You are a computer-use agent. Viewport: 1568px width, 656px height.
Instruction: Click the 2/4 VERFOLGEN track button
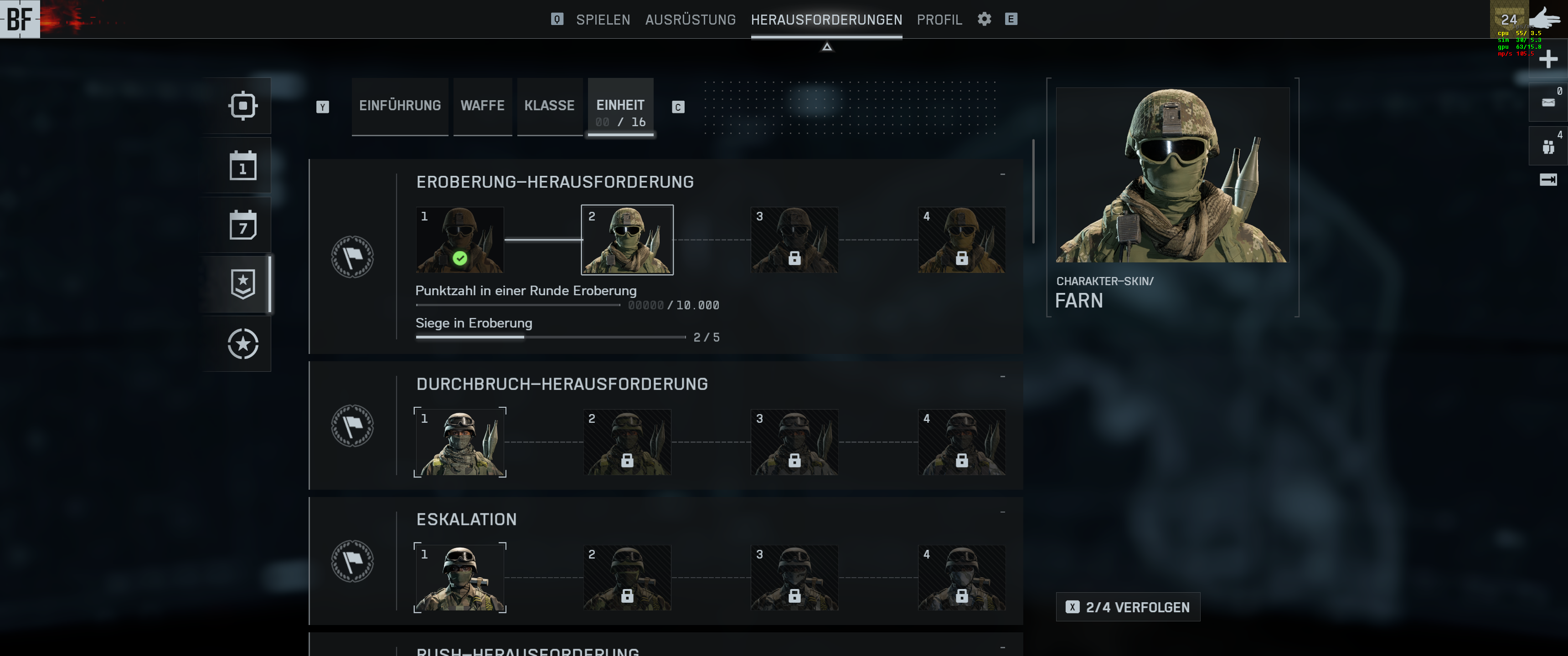tap(1128, 607)
